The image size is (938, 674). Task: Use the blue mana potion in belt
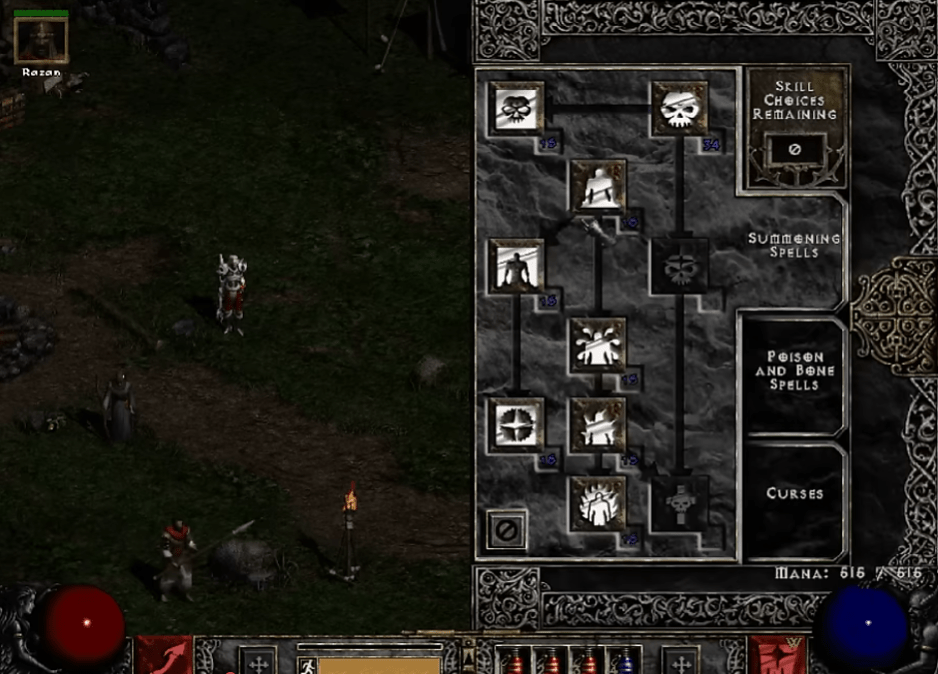pos(626,662)
